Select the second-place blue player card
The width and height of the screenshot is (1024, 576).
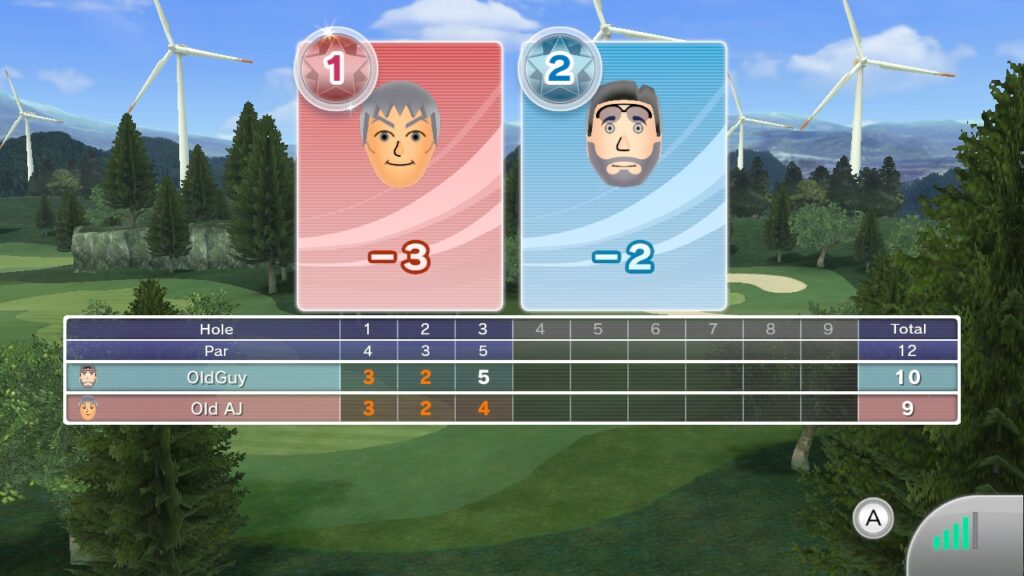point(623,178)
